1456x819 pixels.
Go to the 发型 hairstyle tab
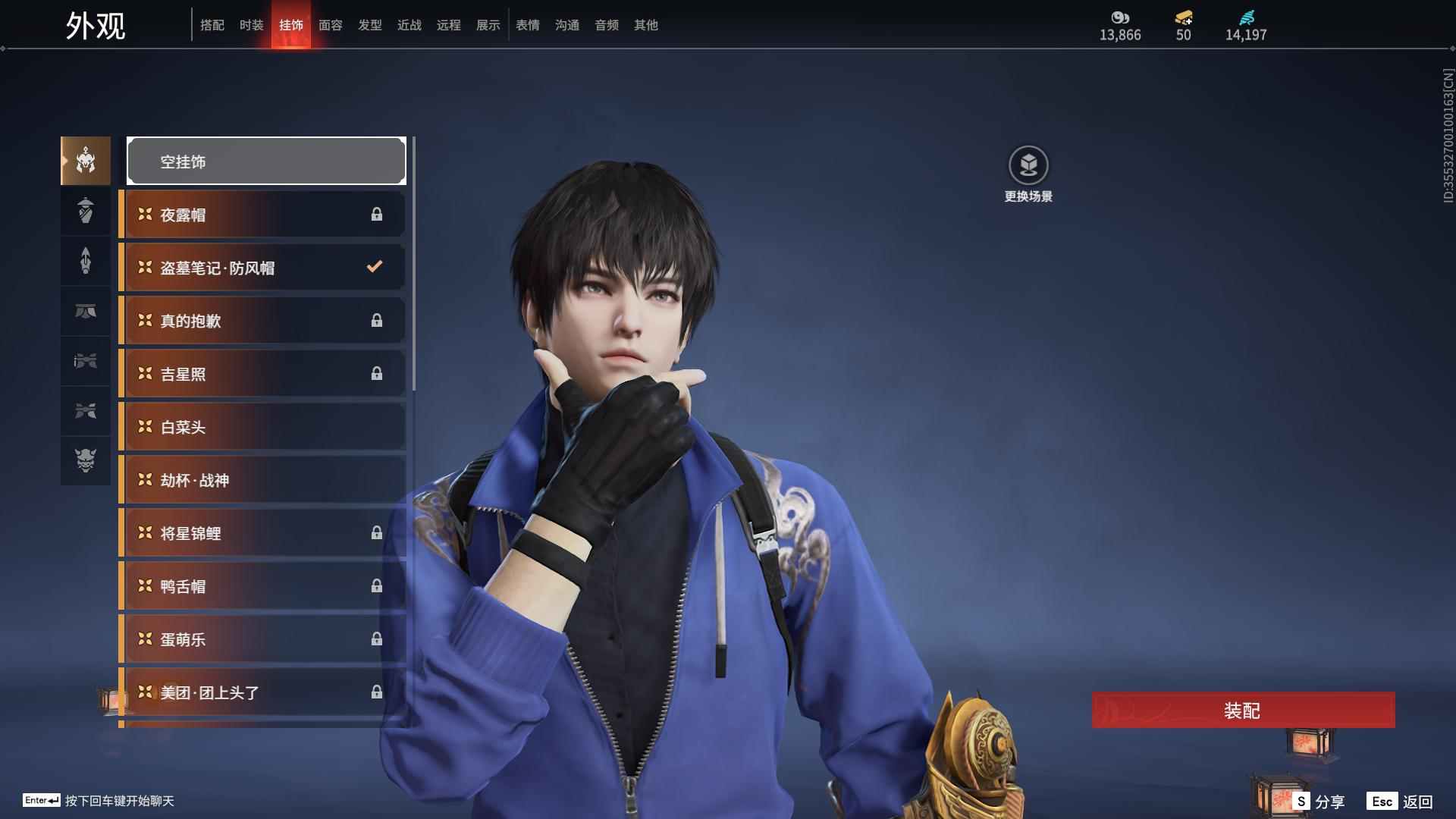coord(369,25)
